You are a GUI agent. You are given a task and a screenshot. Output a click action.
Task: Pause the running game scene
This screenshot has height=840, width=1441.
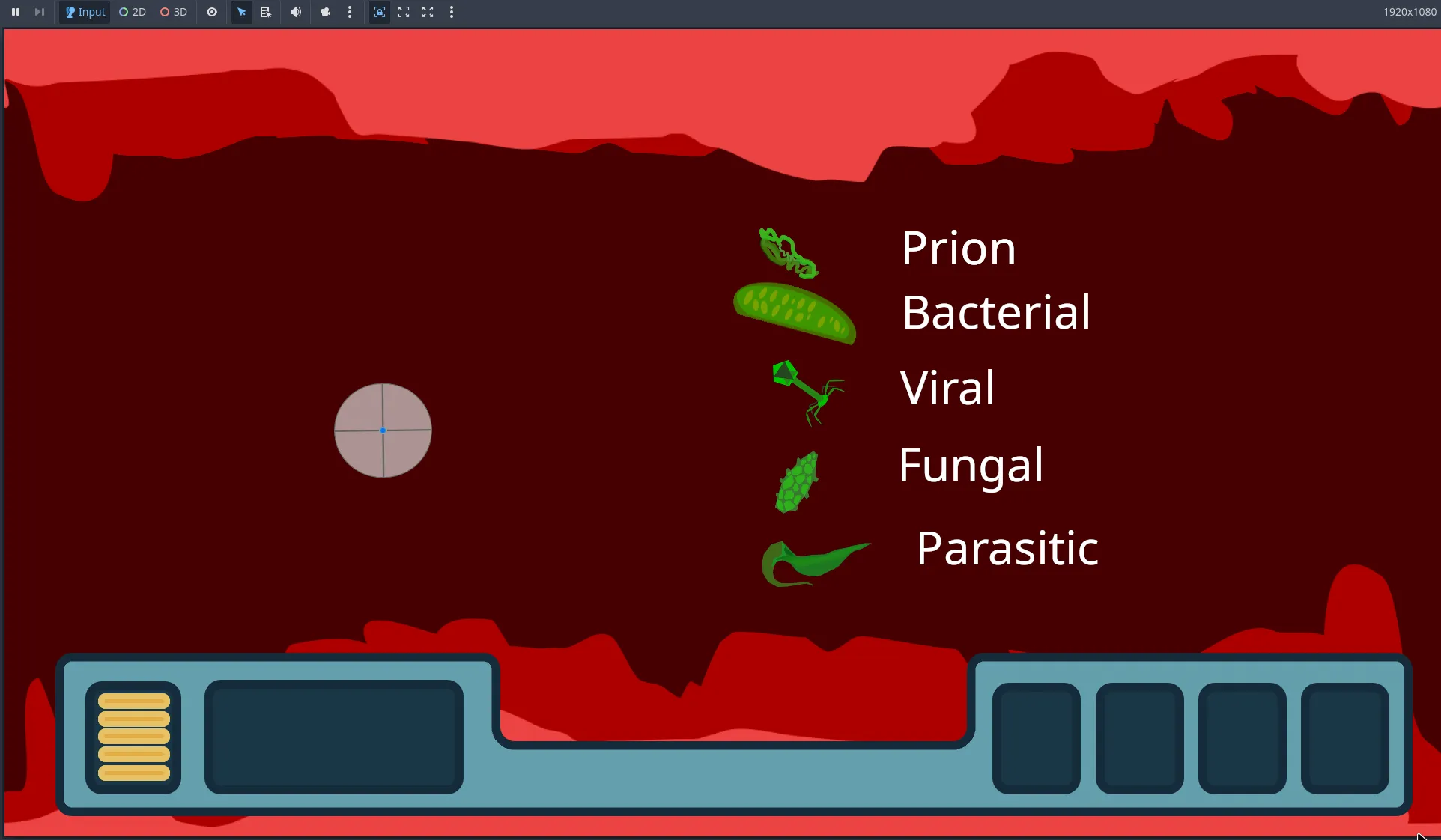click(15, 12)
